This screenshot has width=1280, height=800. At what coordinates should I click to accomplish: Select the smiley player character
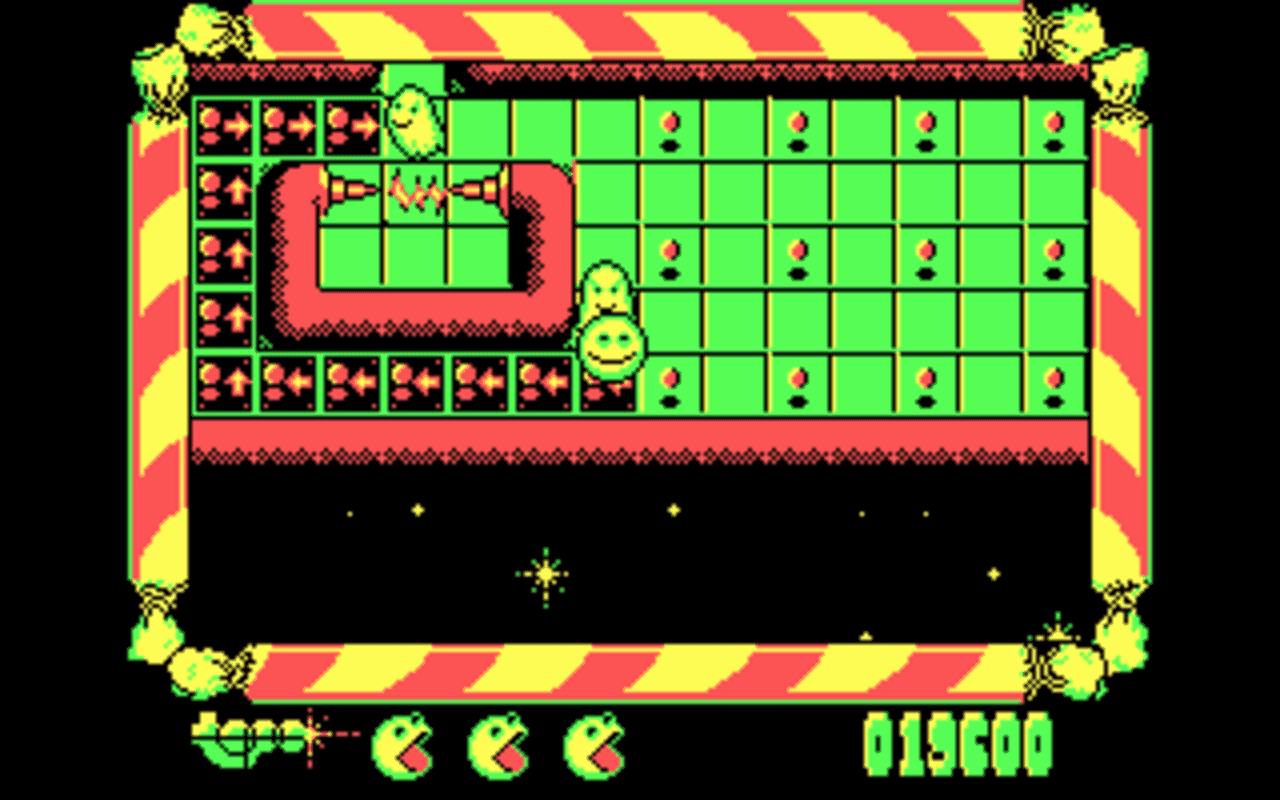click(614, 345)
